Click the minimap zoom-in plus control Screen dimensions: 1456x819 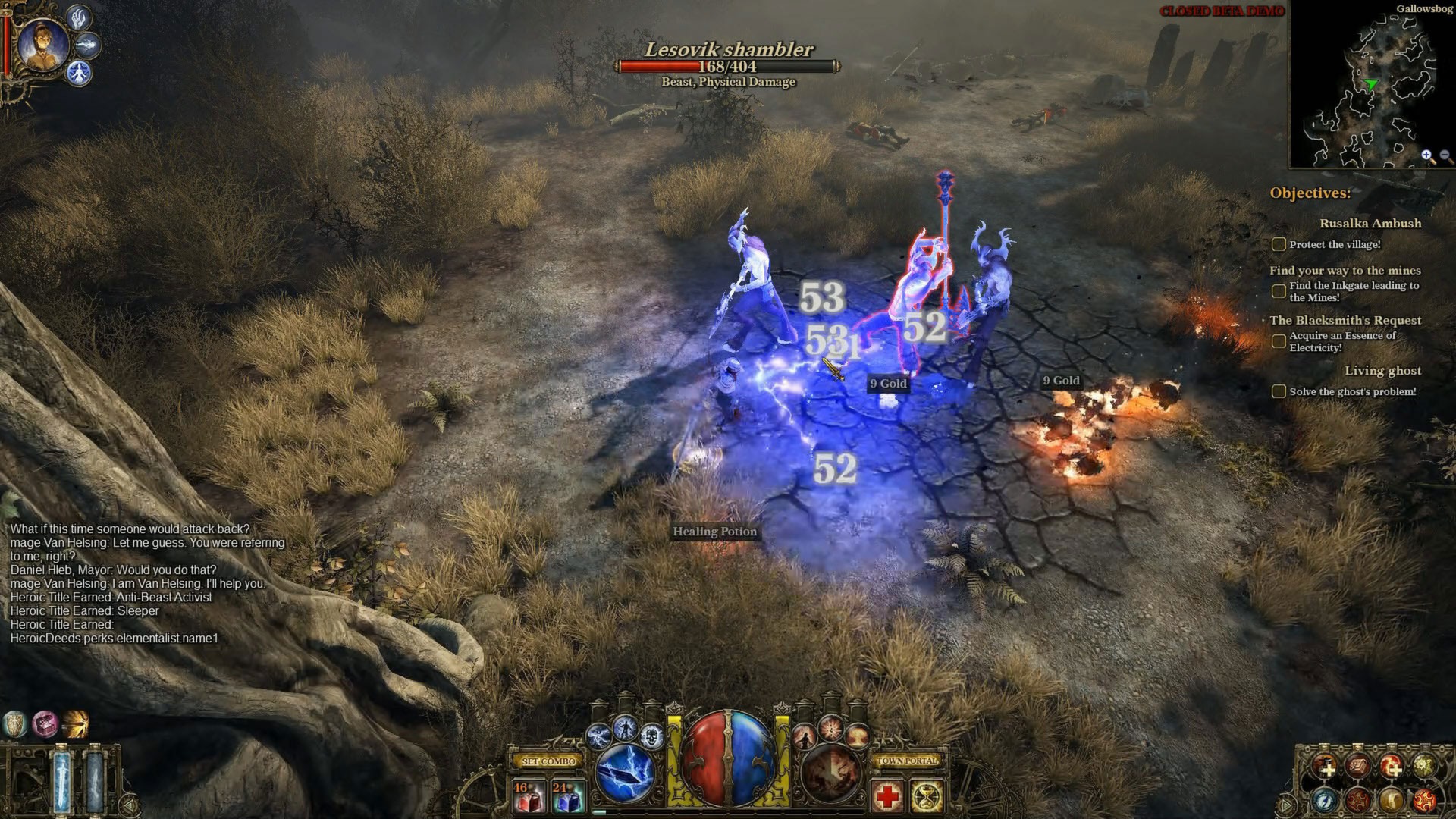(x=1426, y=155)
